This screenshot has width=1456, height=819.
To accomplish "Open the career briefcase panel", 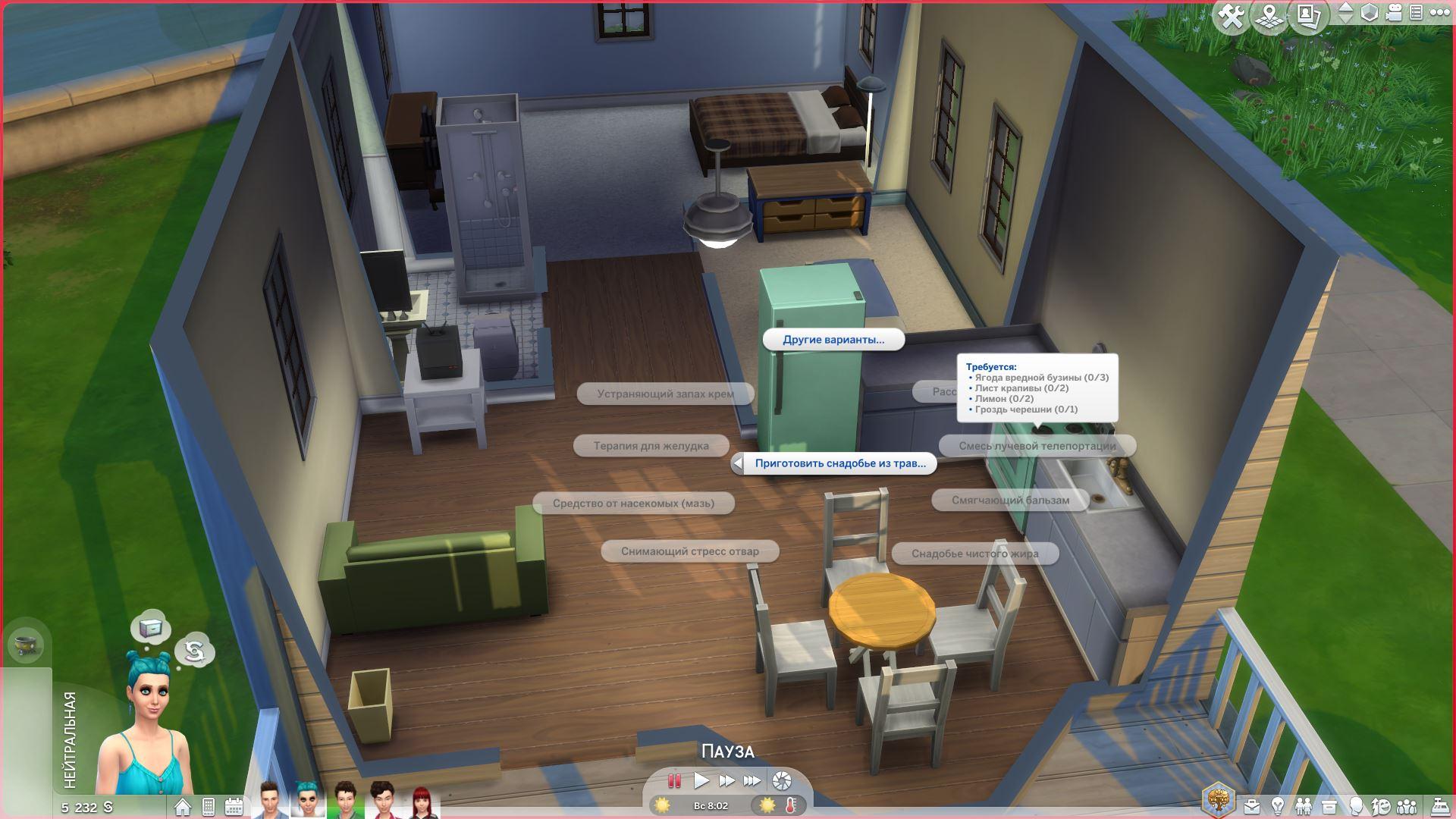I will pyautogui.click(x=1252, y=806).
